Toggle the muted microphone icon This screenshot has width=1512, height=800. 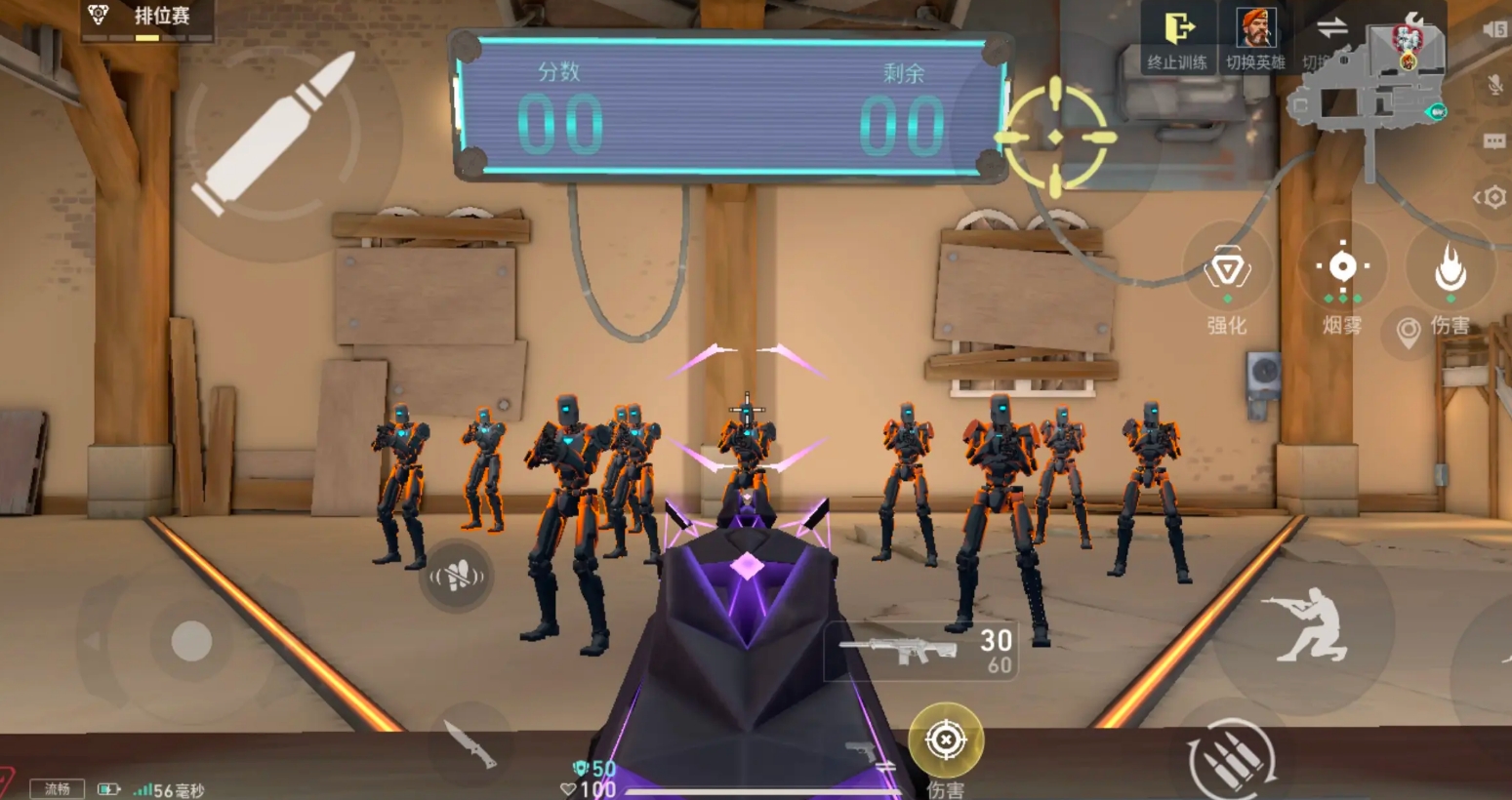tap(1494, 85)
